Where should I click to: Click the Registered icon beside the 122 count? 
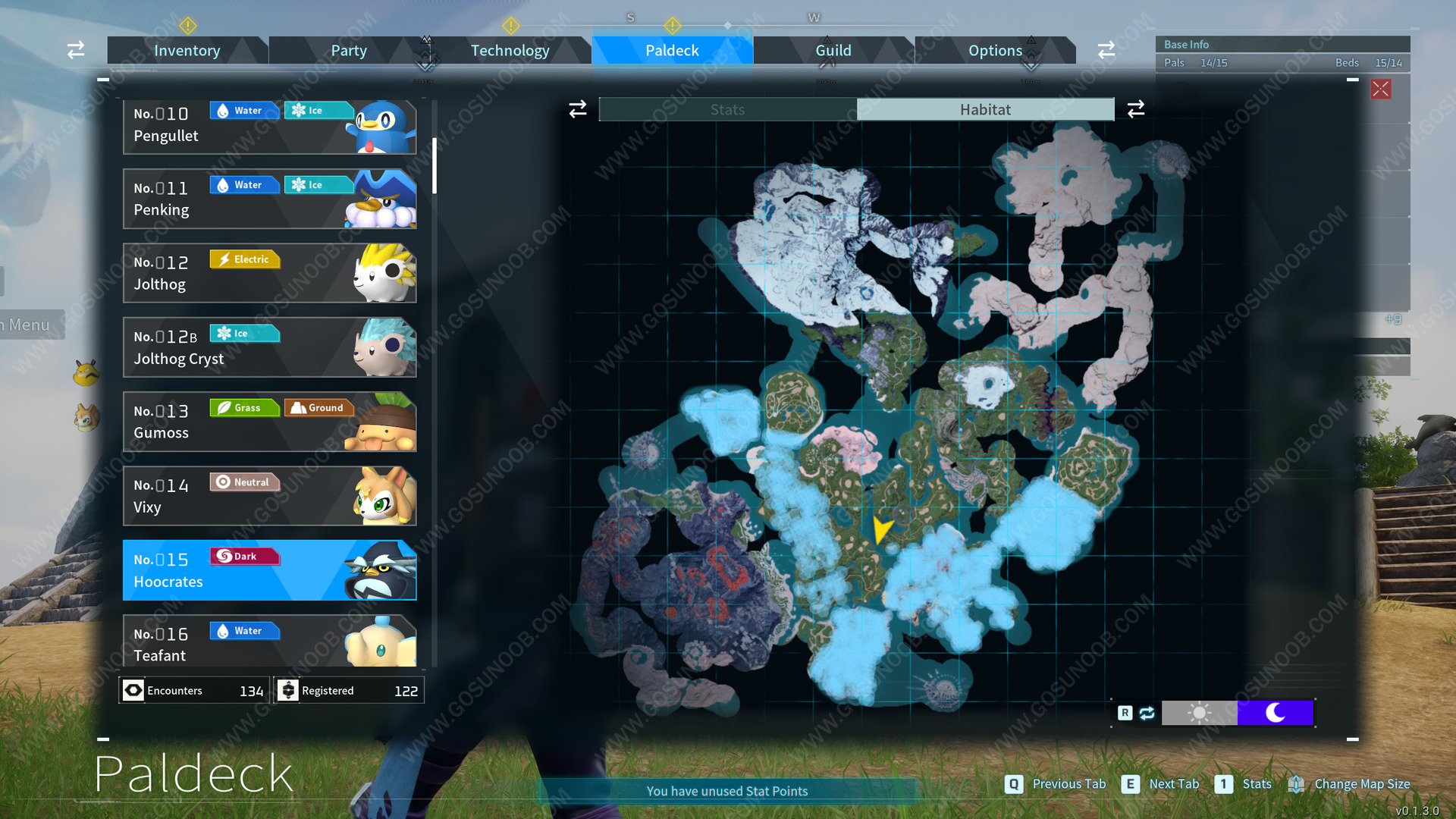coord(289,690)
